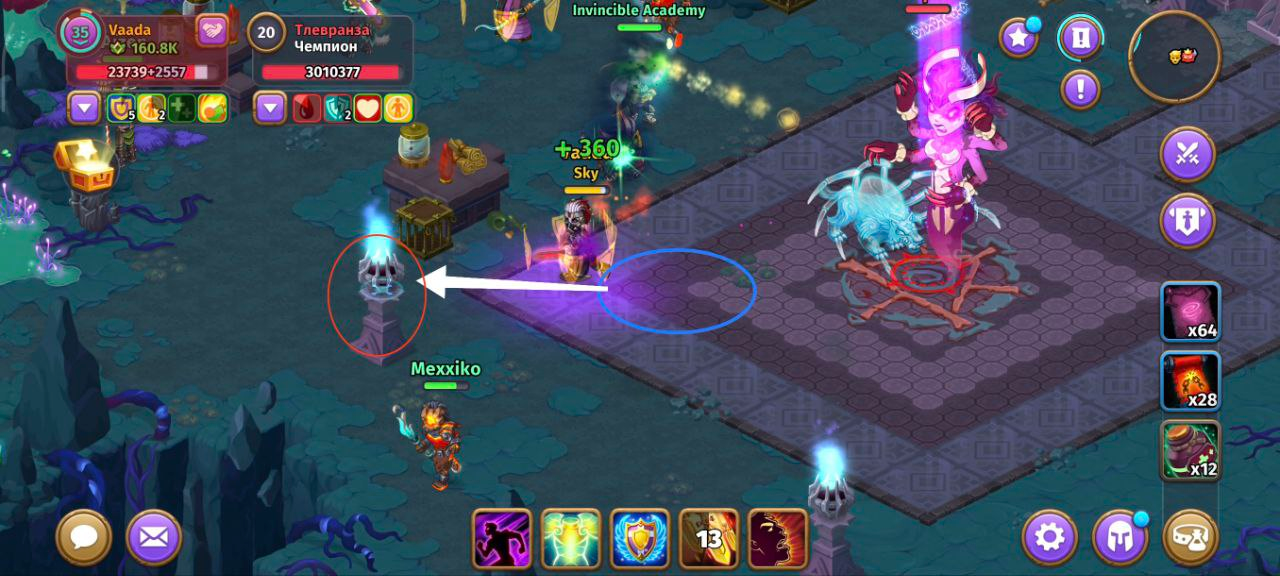Open the chat speech bubble button

pyautogui.click(x=84, y=538)
